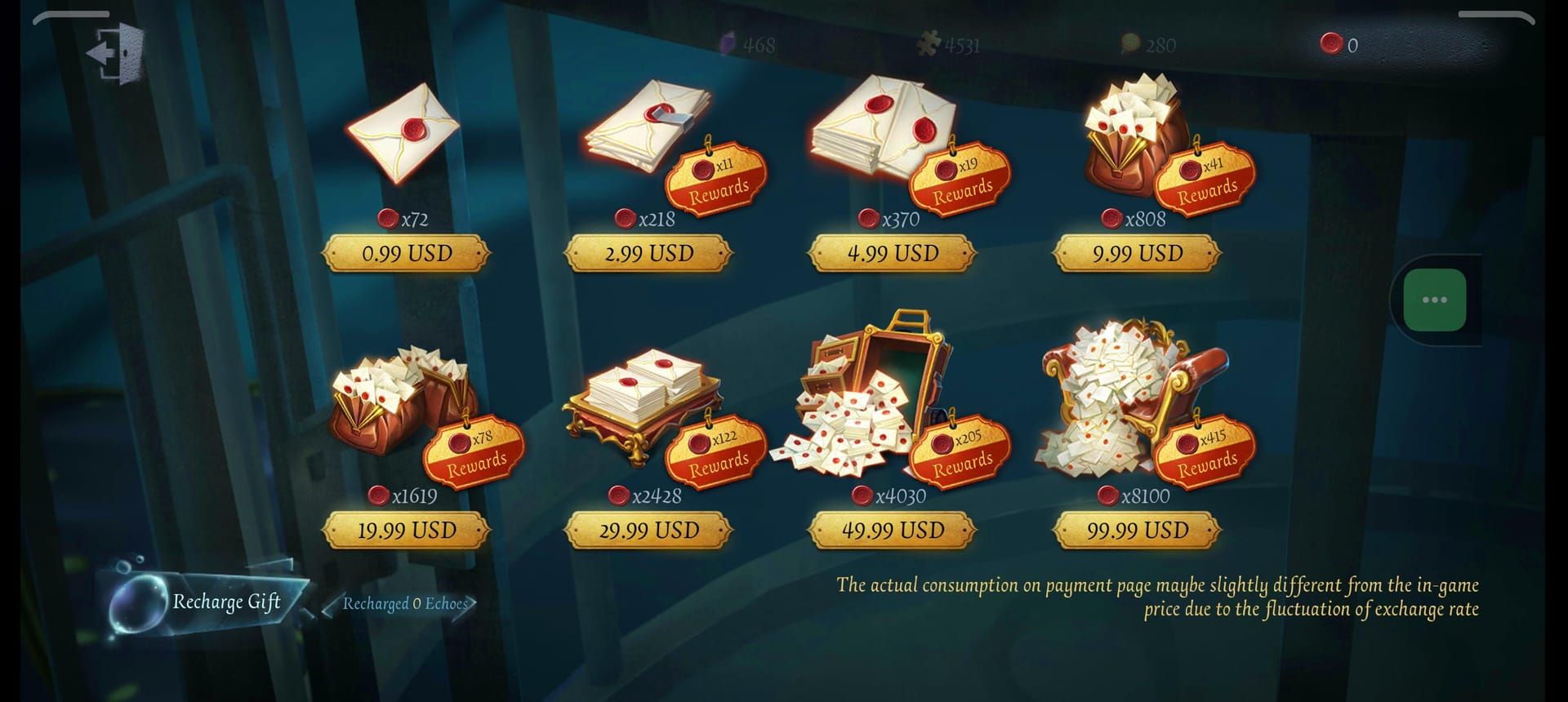Select the single envelope x72 pack
The height and width of the screenshot is (702, 1568).
pos(404,139)
